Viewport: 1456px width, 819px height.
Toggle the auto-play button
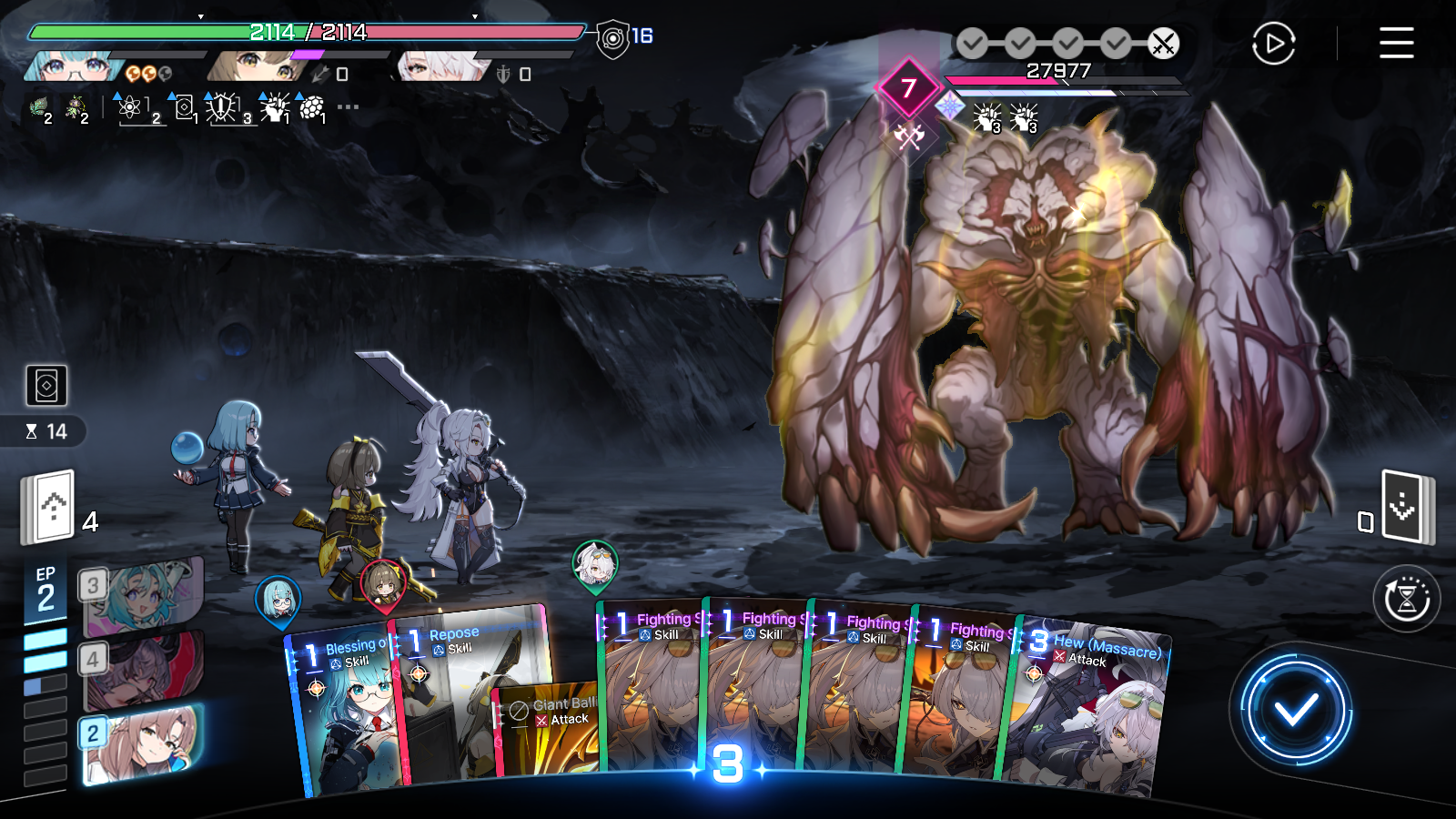pos(1273,43)
